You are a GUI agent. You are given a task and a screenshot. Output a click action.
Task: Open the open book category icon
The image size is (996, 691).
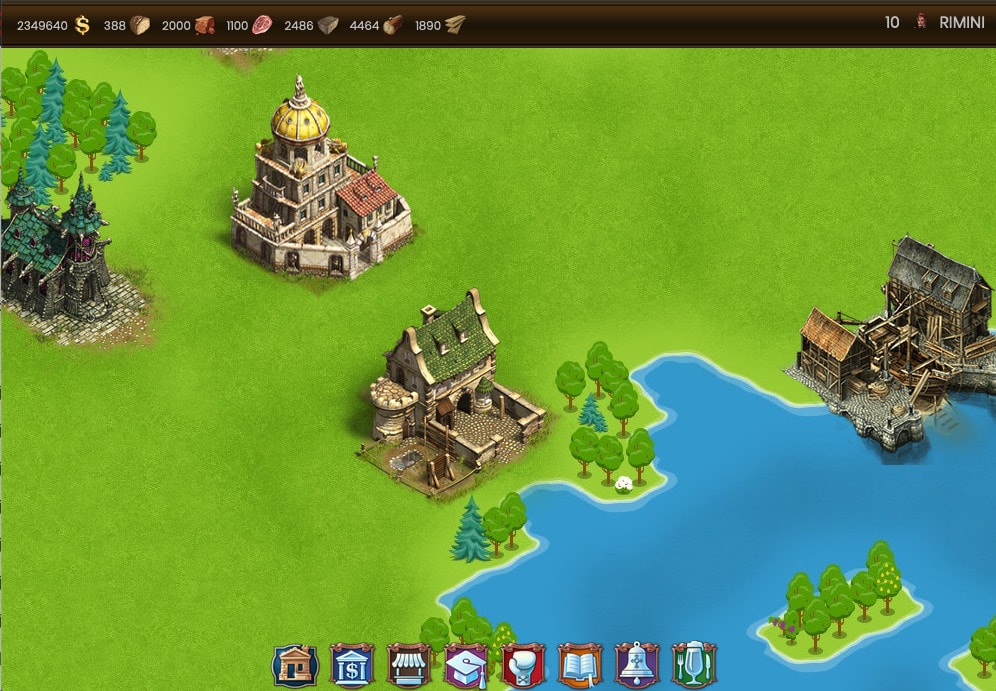coord(580,665)
